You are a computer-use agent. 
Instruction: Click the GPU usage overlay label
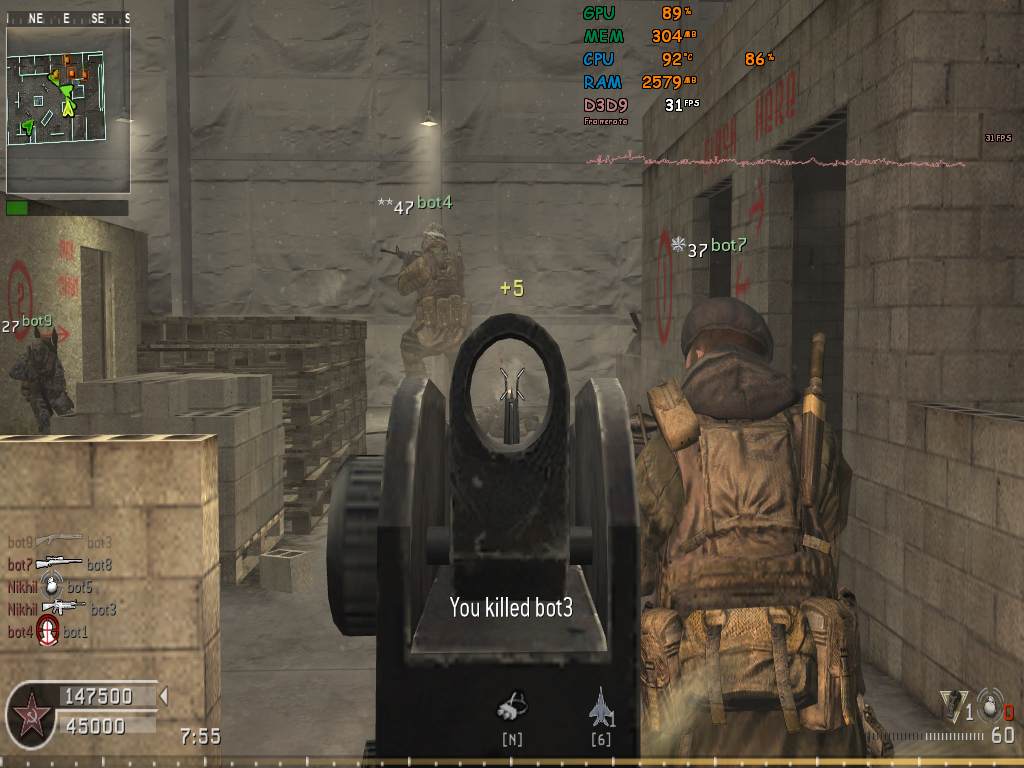(x=600, y=13)
